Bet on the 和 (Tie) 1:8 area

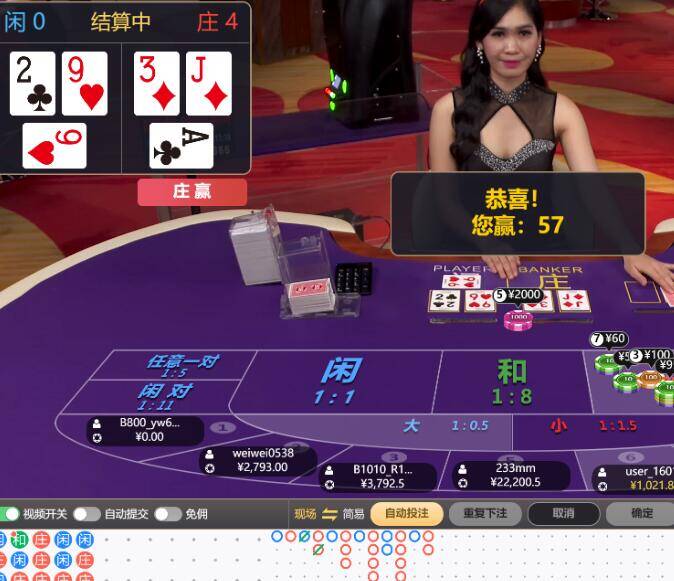tap(511, 380)
